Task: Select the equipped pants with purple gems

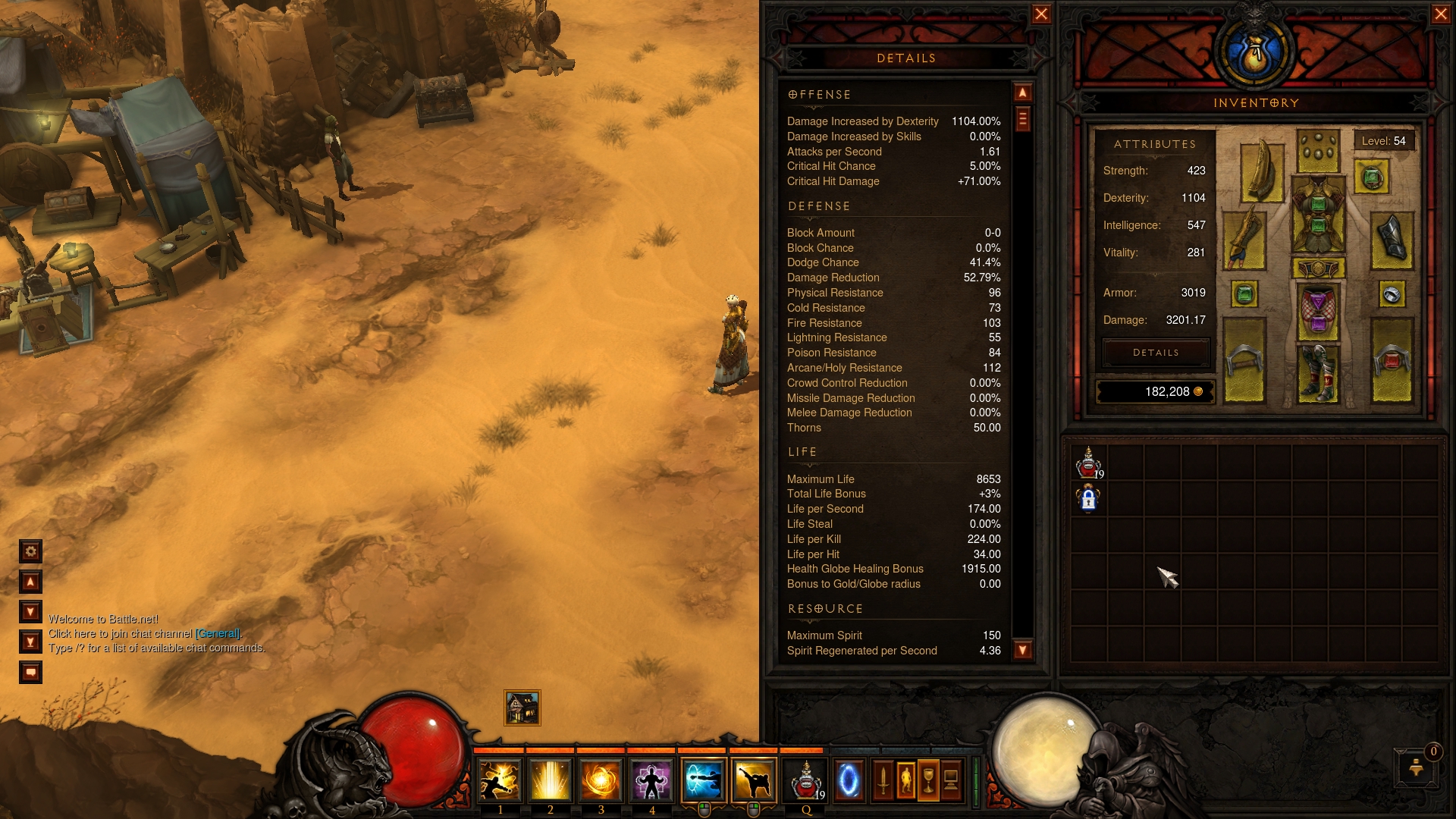Action: coord(1318,311)
